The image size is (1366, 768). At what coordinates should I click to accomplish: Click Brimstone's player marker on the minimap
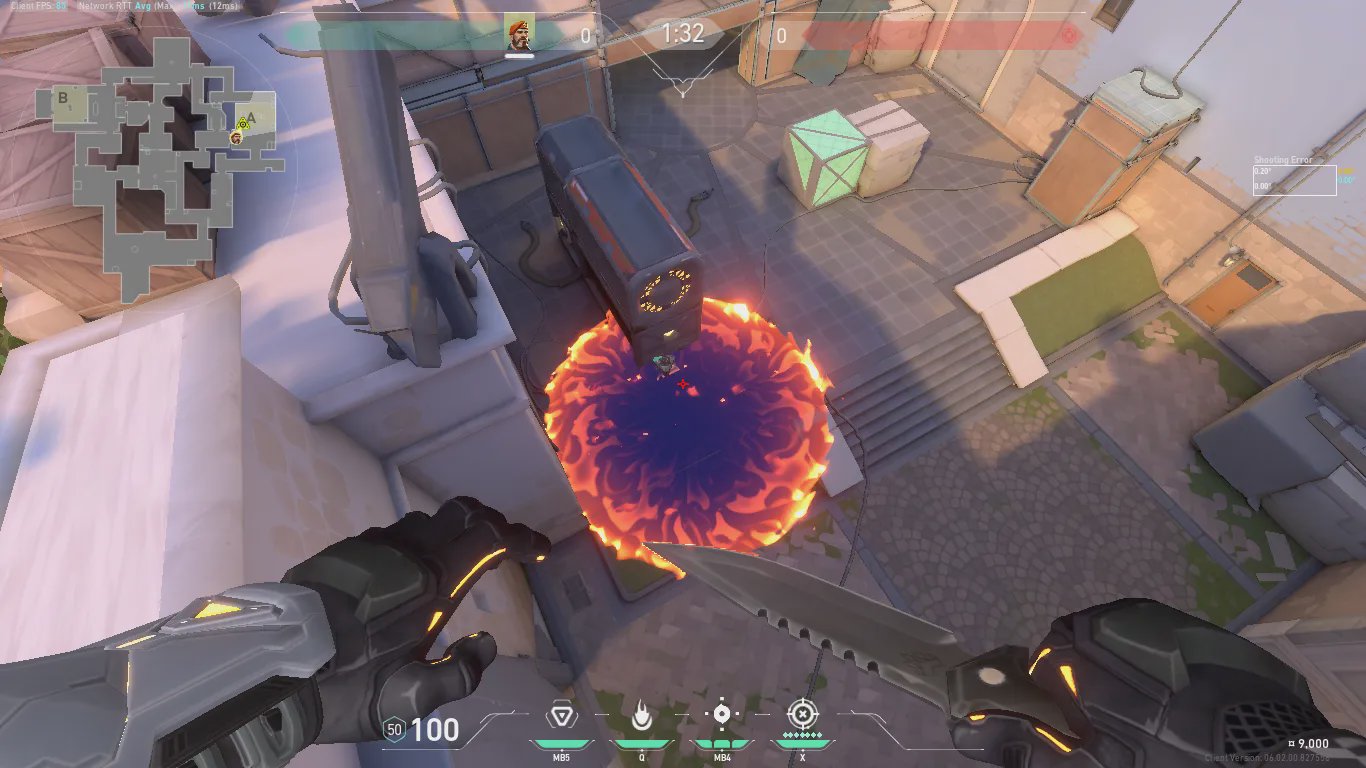coord(236,137)
